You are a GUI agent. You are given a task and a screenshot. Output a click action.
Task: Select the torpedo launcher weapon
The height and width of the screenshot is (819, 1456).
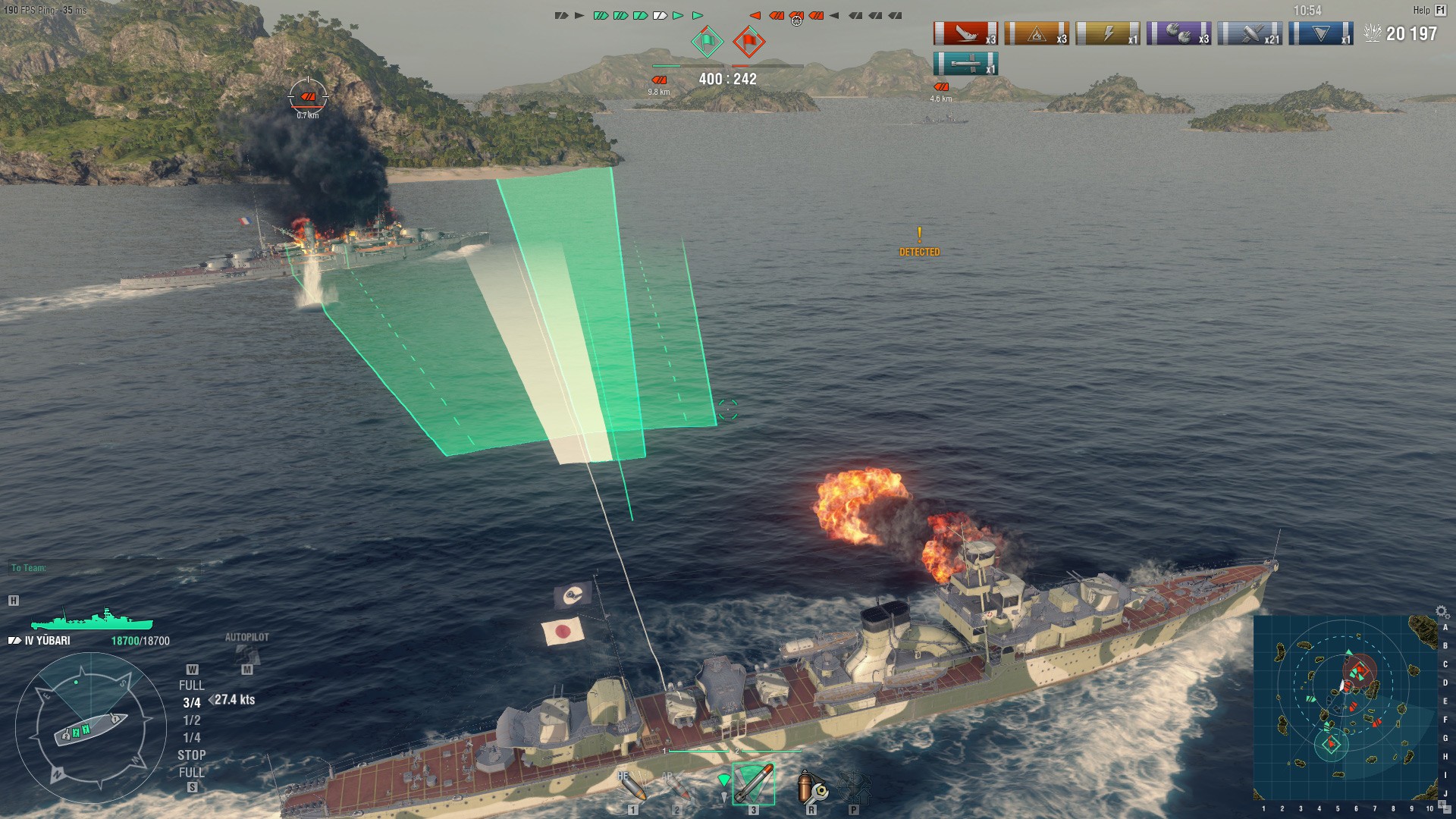(x=753, y=784)
